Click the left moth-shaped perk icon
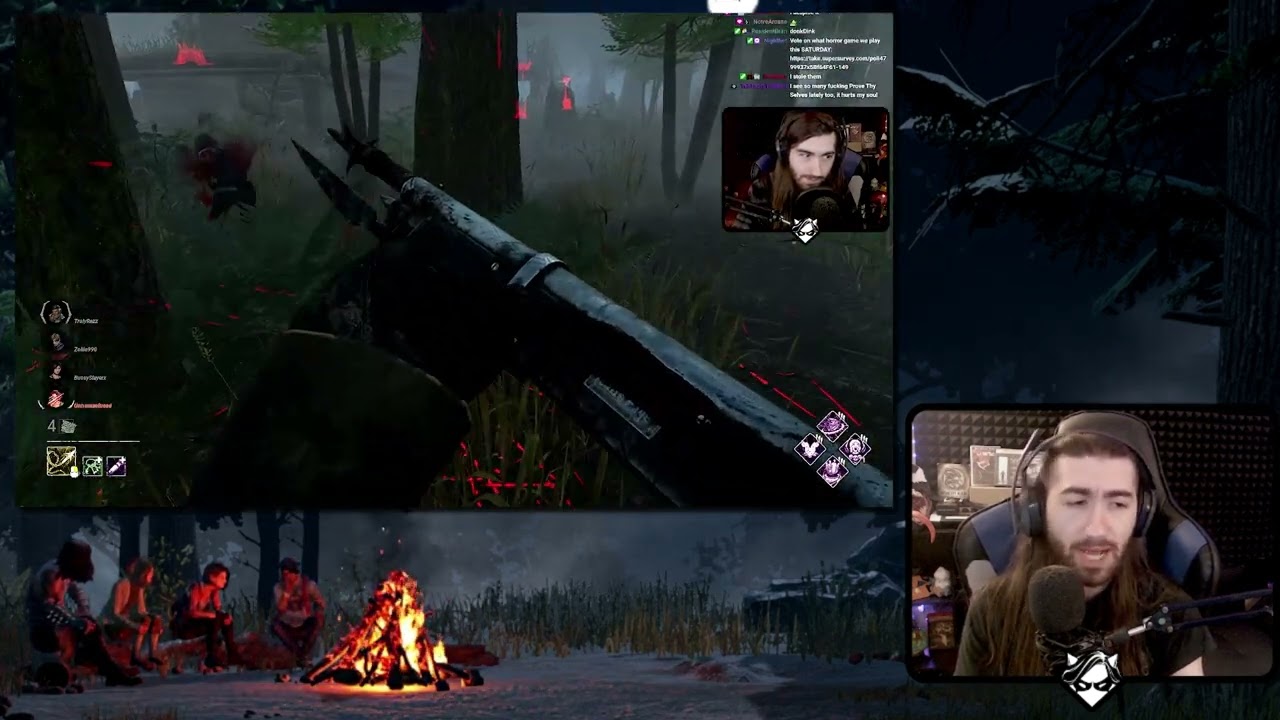Screen dimensions: 1280x720 [x=810, y=449]
